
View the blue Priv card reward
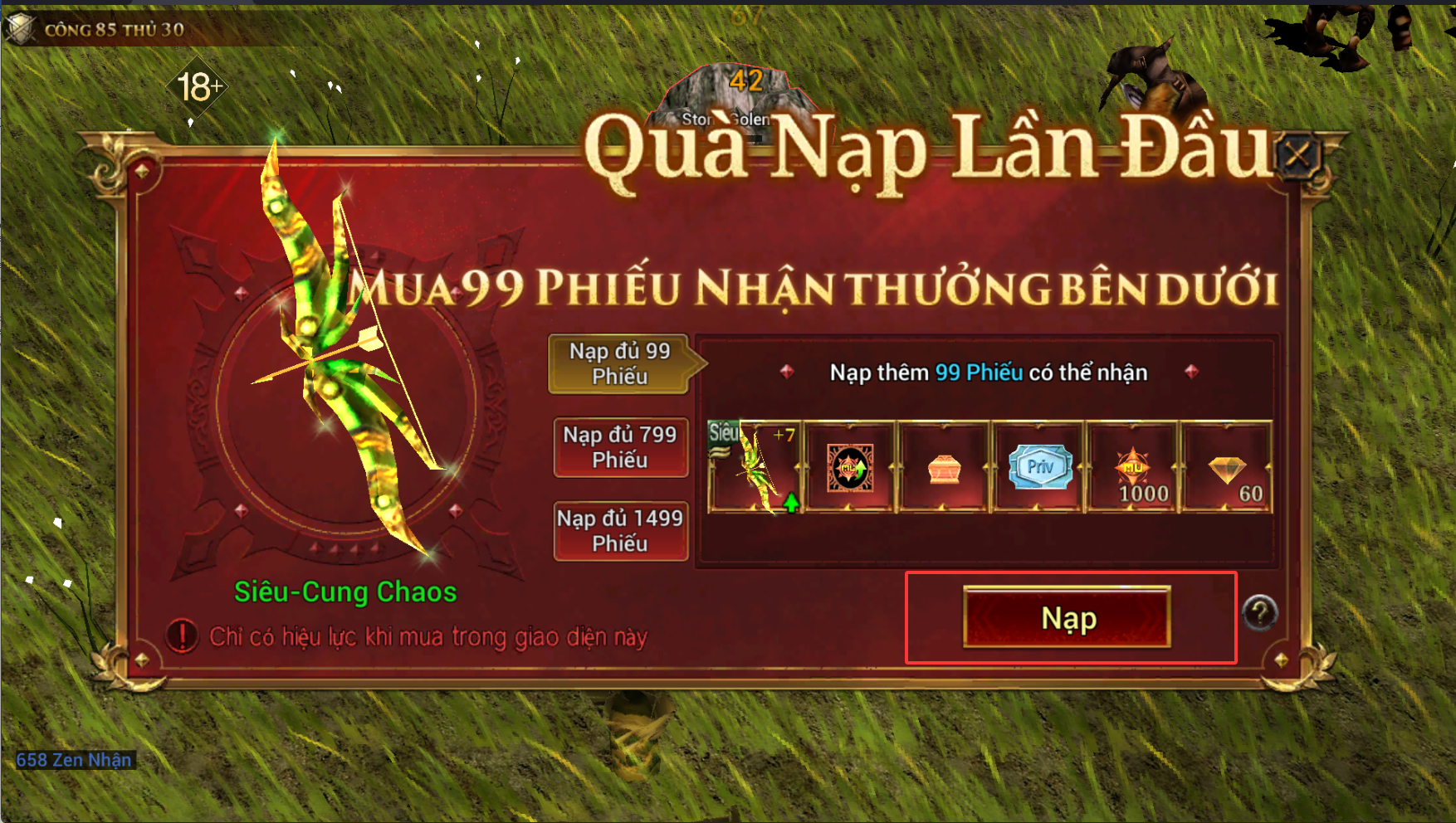(1039, 467)
